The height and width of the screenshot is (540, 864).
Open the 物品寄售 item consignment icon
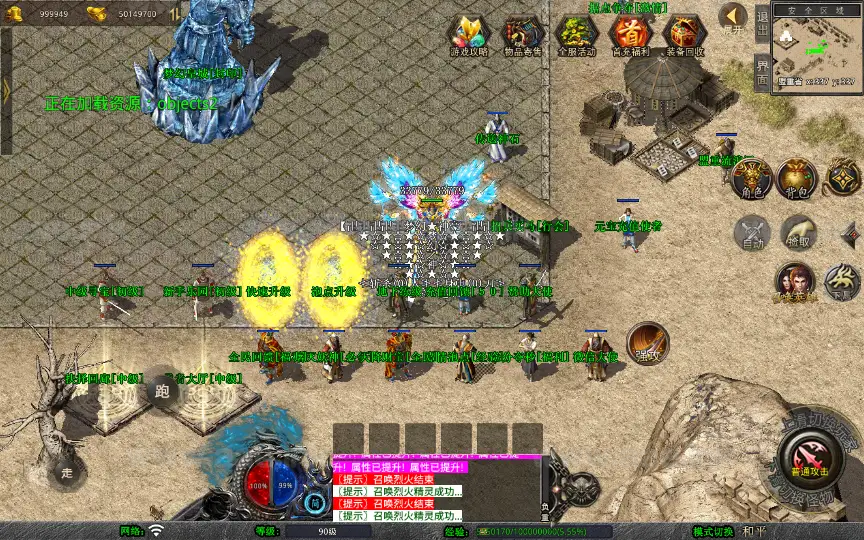(x=522, y=35)
